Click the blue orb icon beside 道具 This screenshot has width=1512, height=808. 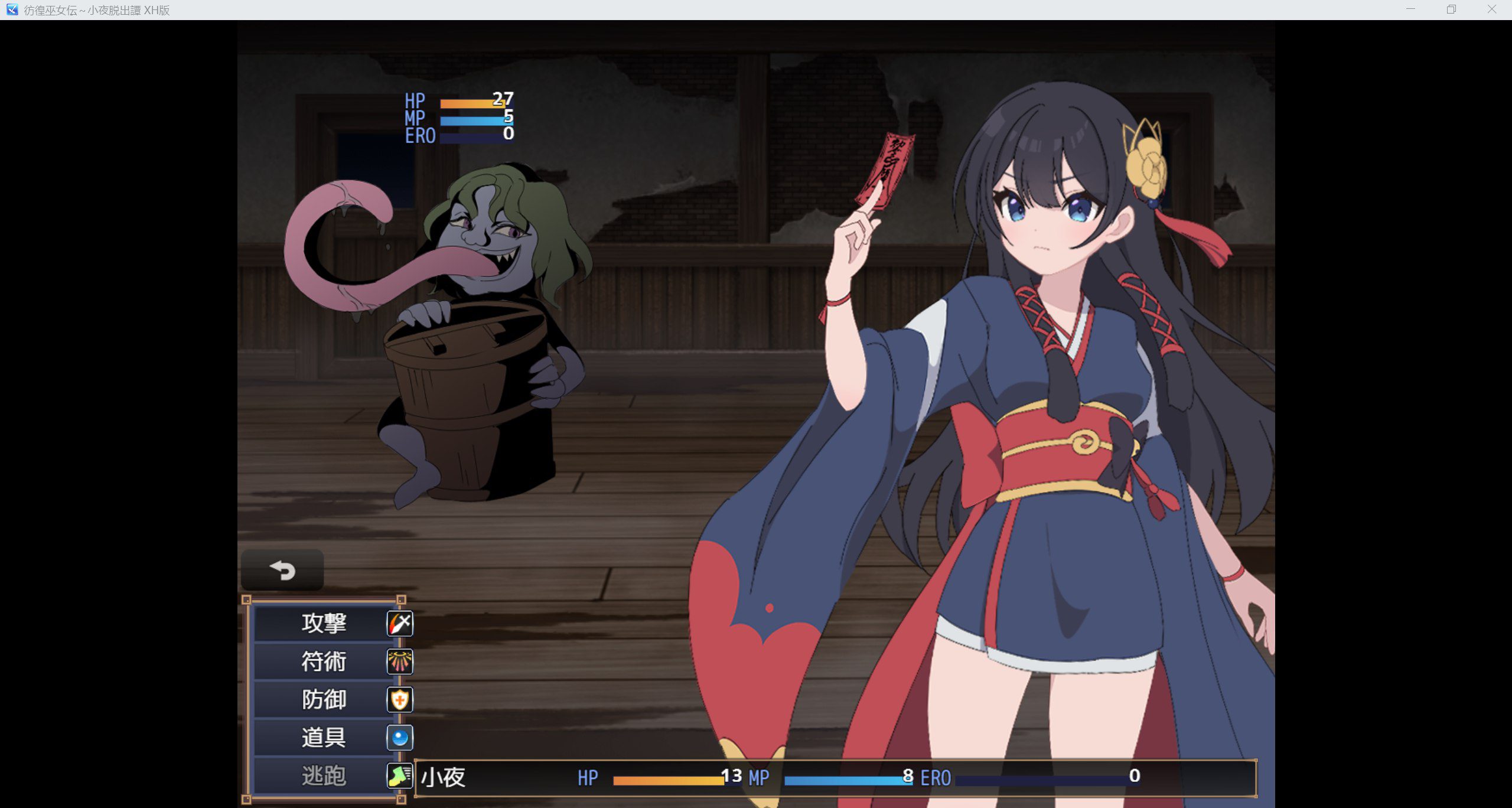[x=399, y=737]
